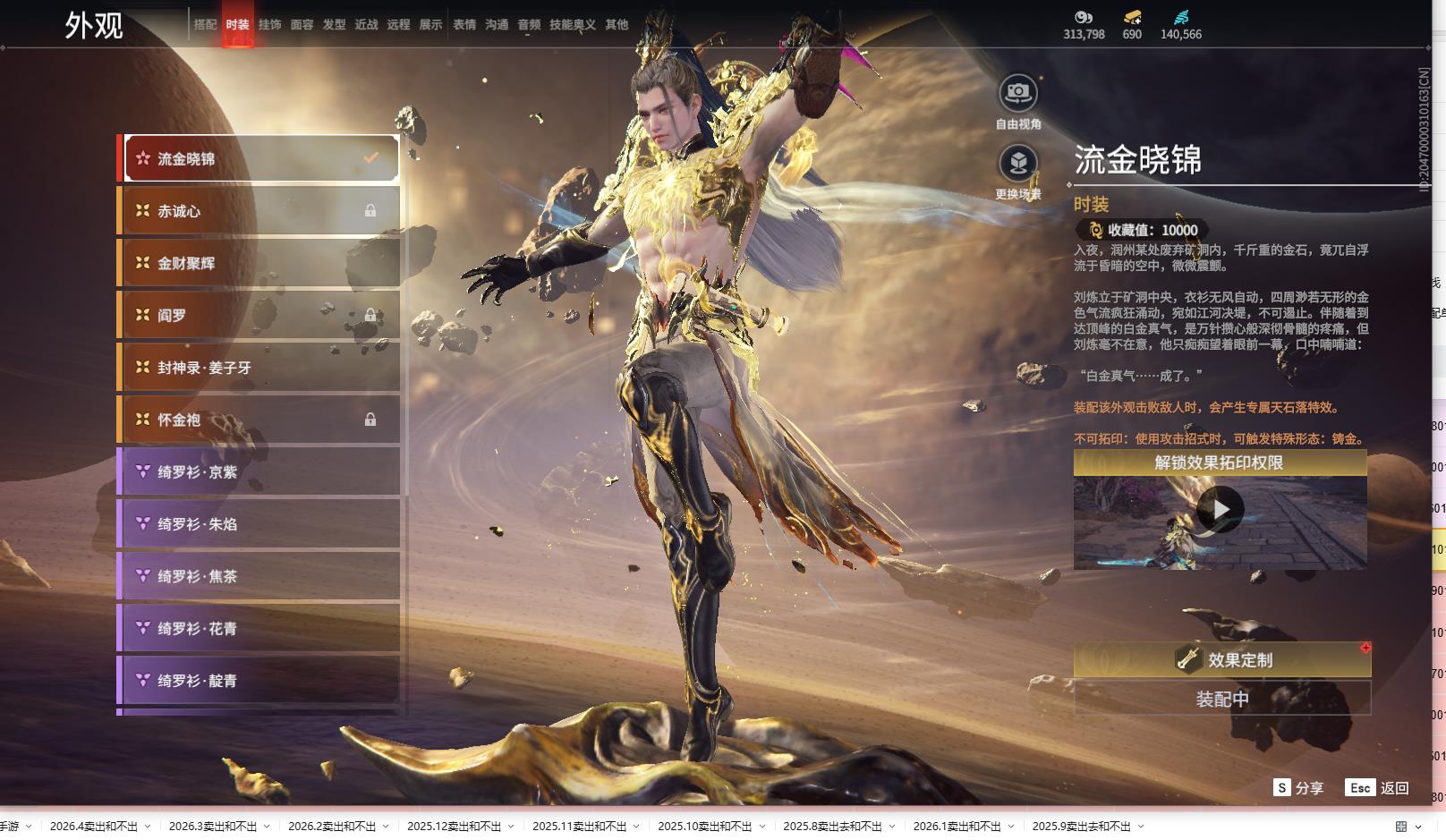The image size is (1446, 840).
Task: Choose the 怀金袍 outfit entry
Action: (x=259, y=420)
